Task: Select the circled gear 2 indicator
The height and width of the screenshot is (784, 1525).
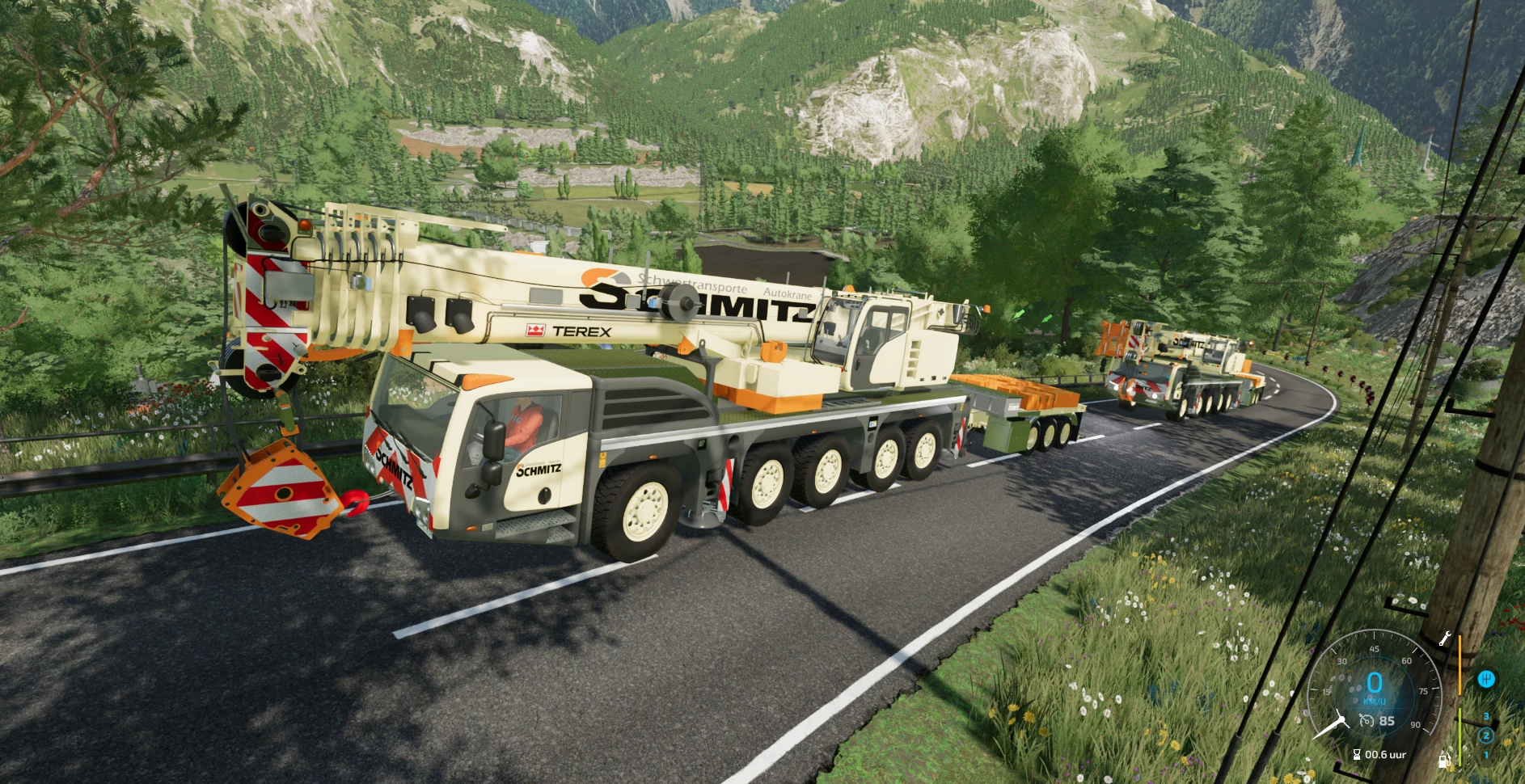Action: (1486, 736)
